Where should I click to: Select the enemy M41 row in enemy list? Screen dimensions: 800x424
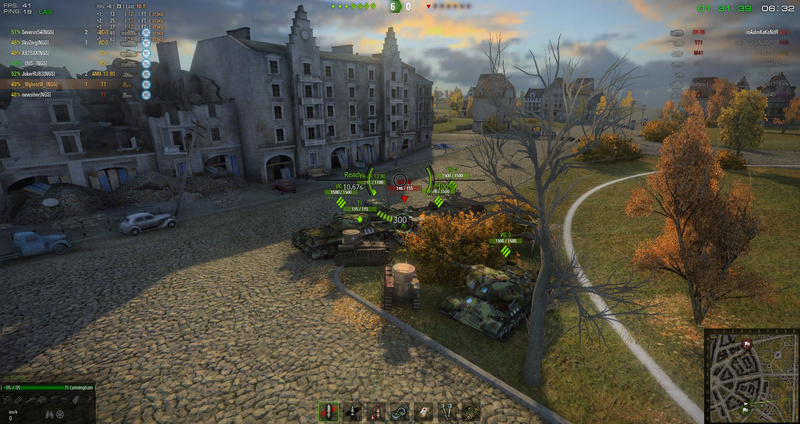(700, 53)
